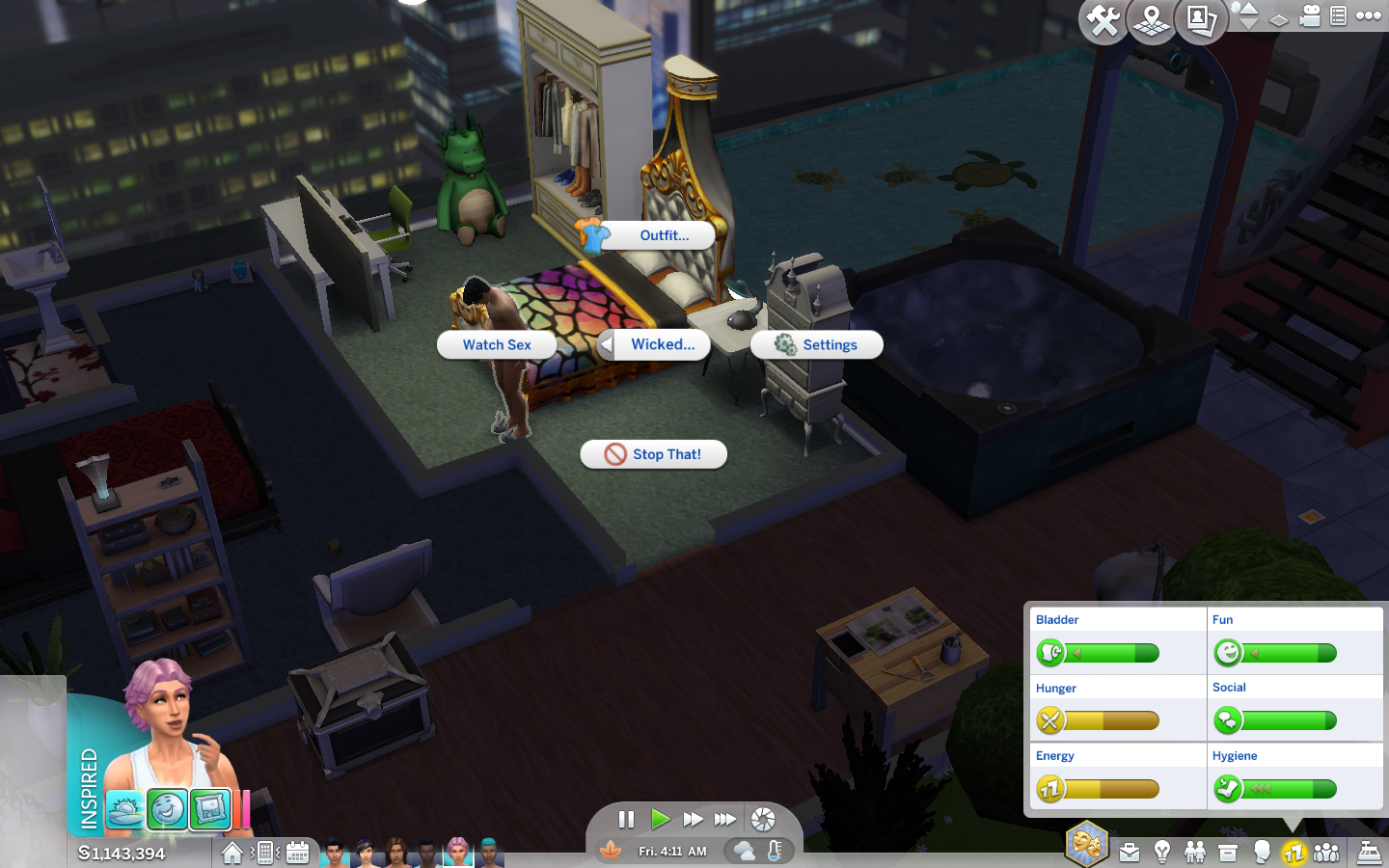Viewport: 1389px width, 868px height.
Task: Choose the Outfit... pie menu option
Action: (x=664, y=235)
